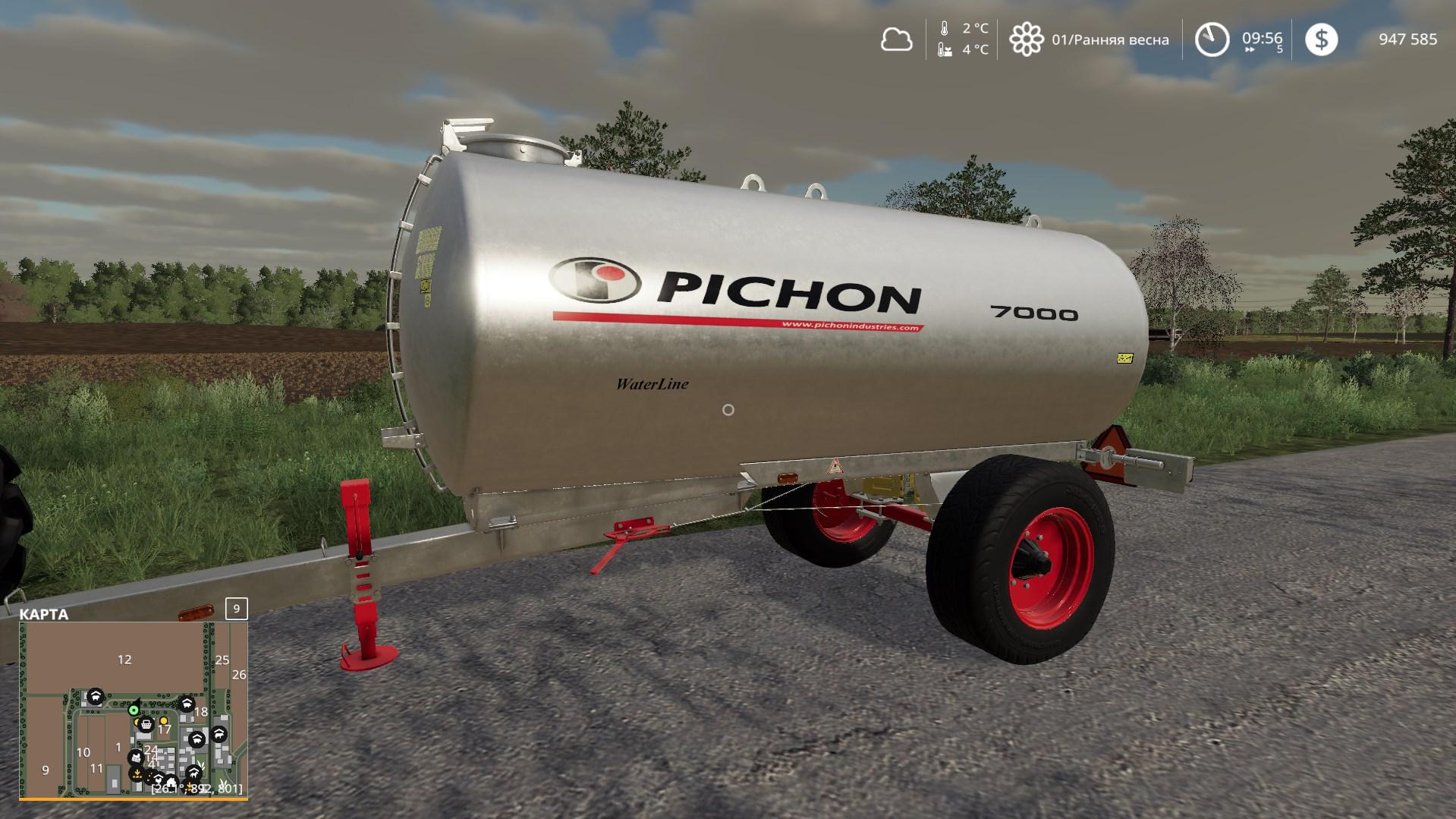Click the thermometer temperature icon
Screen dimensions: 1456x819
click(x=945, y=29)
